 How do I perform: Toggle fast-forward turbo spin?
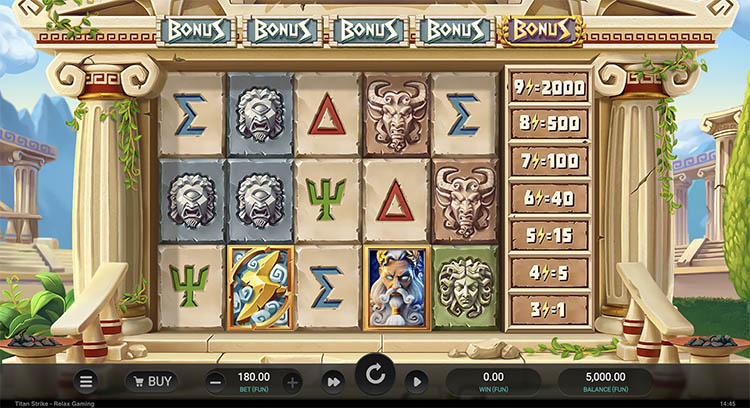(332, 381)
